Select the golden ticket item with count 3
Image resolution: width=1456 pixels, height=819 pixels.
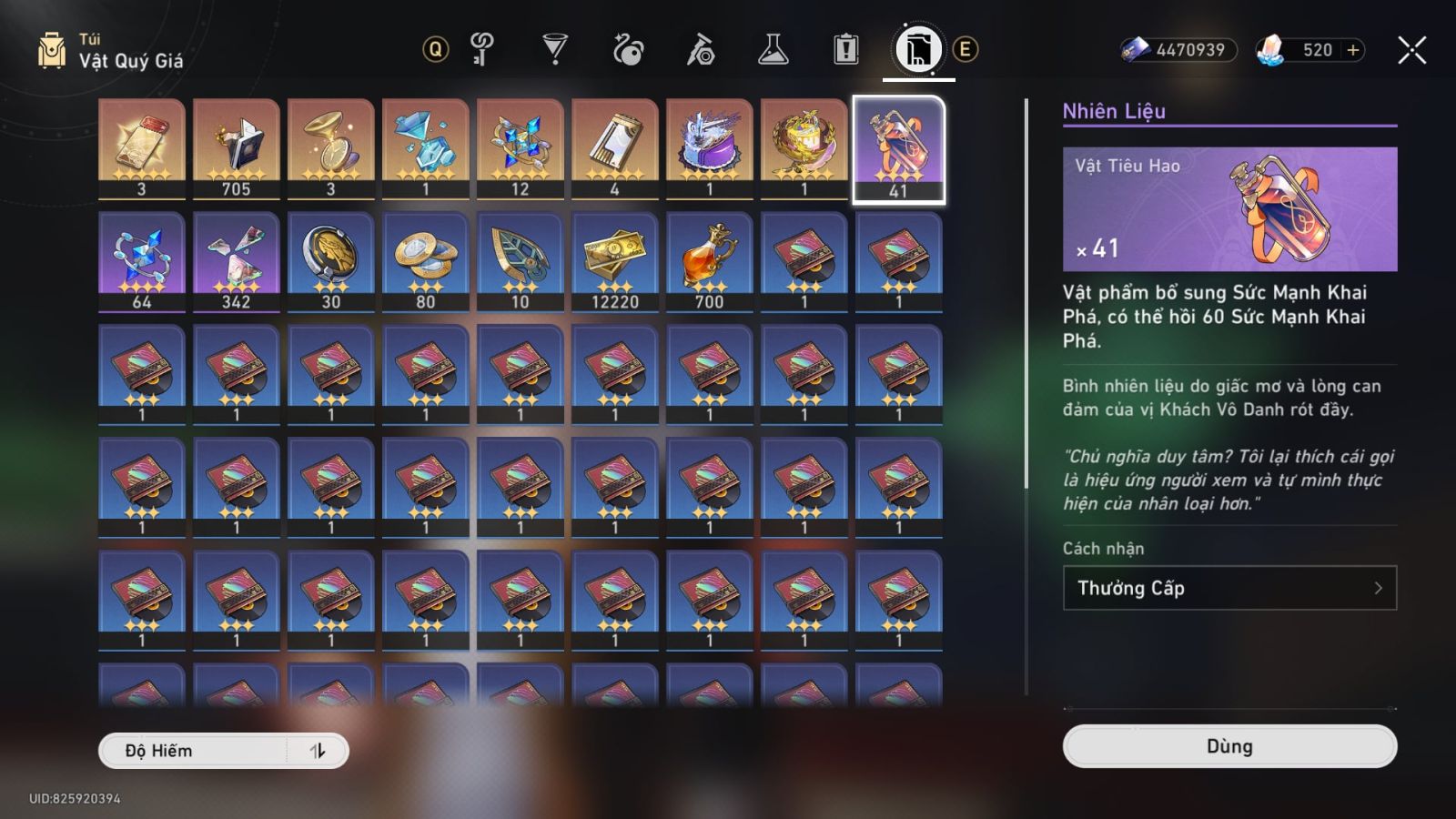coord(142,148)
